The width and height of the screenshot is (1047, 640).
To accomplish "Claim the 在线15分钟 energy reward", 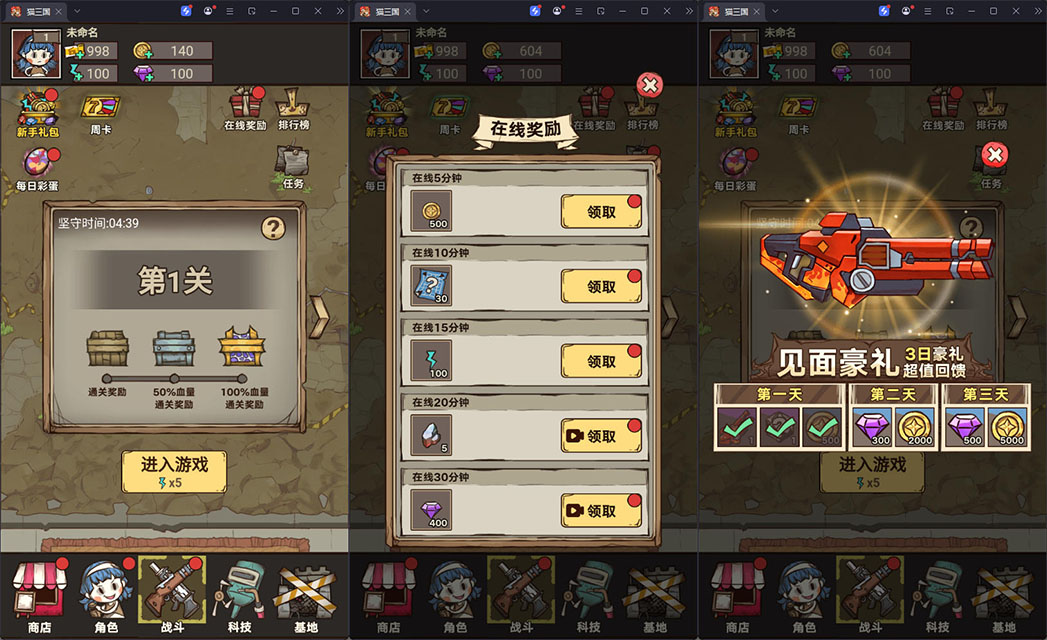I will click(x=601, y=361).
